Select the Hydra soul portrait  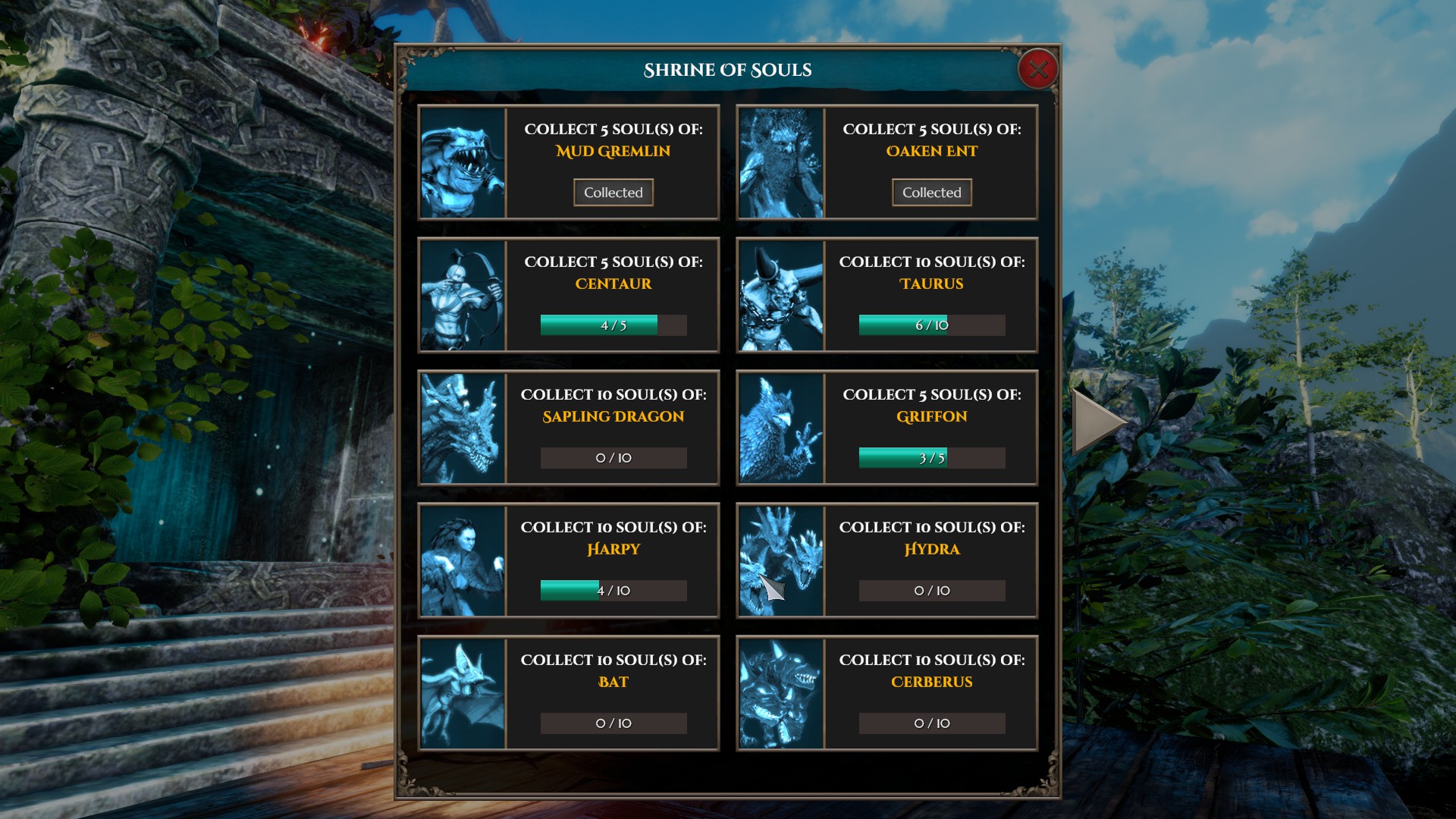click(x=781, y=561)
